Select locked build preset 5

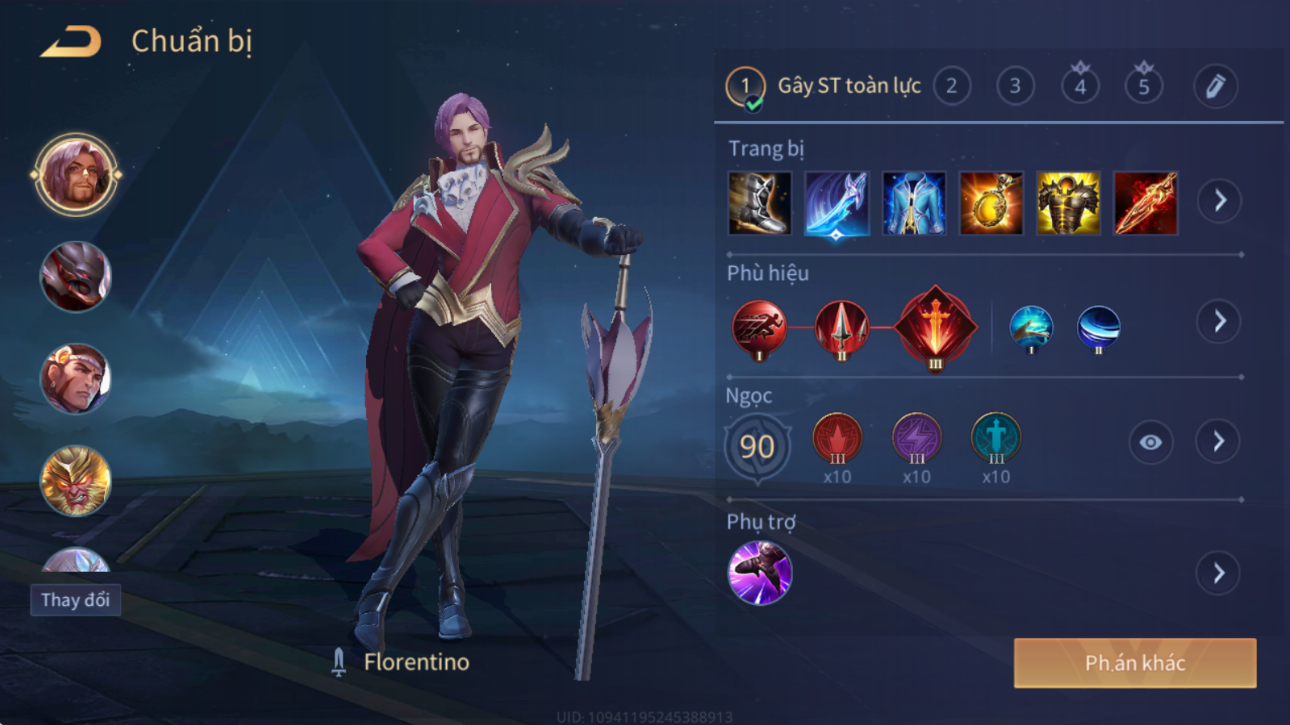[1144, 86]
